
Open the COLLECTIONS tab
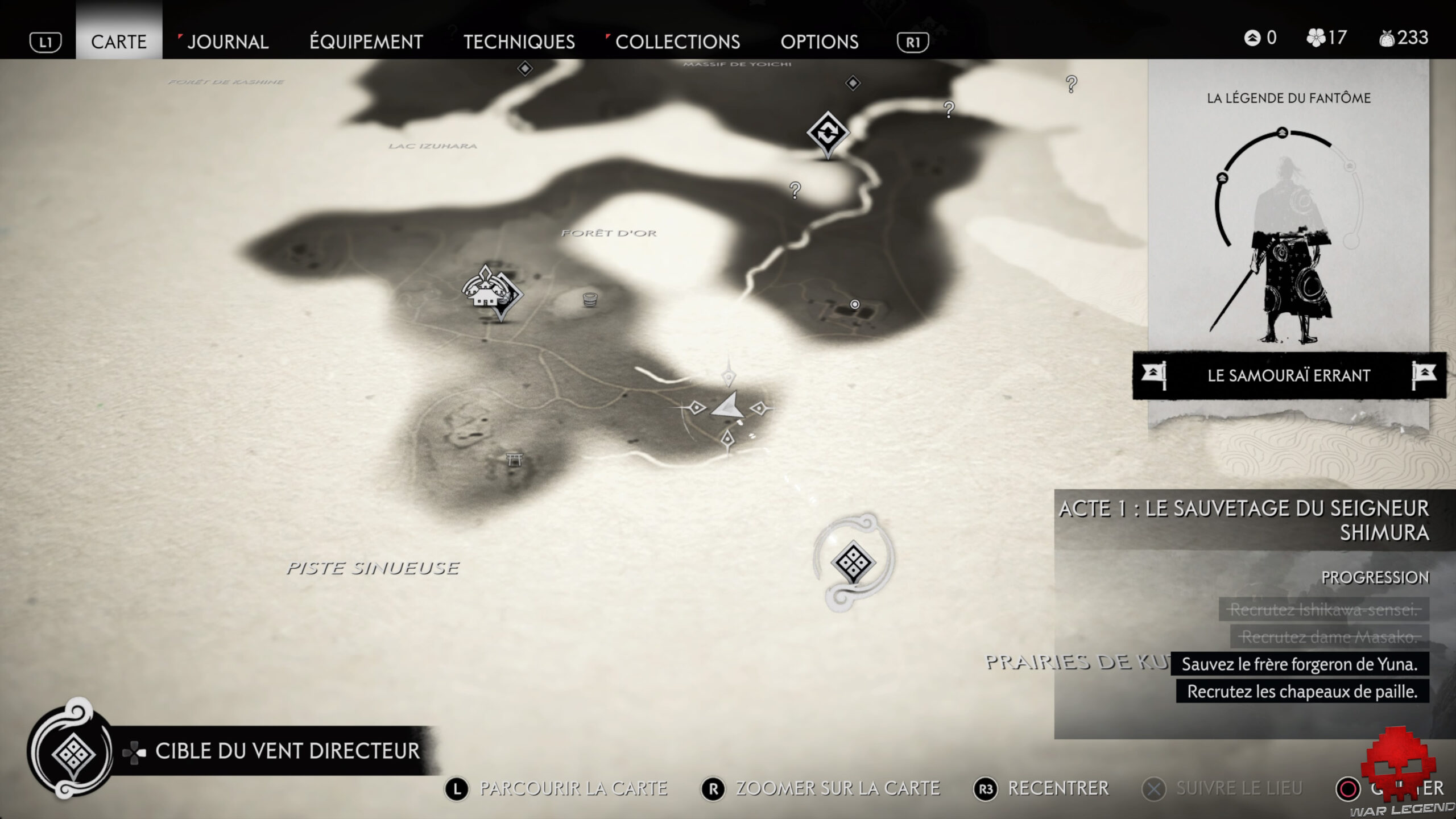click(679, 42)
